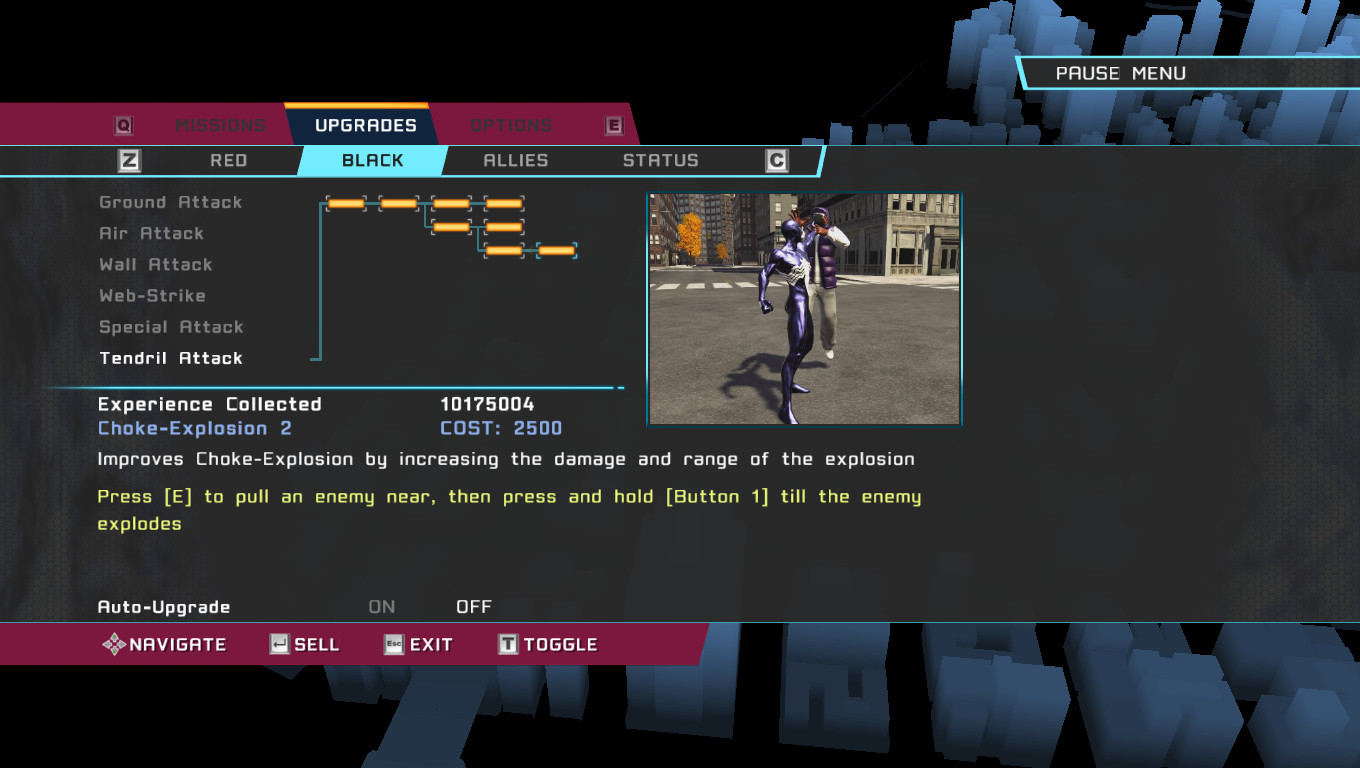Image resolution: width=1360 pixels, height=768 pixels.
Task: Click the Spider-Man preview image
Action: click(x=805, y=307)
